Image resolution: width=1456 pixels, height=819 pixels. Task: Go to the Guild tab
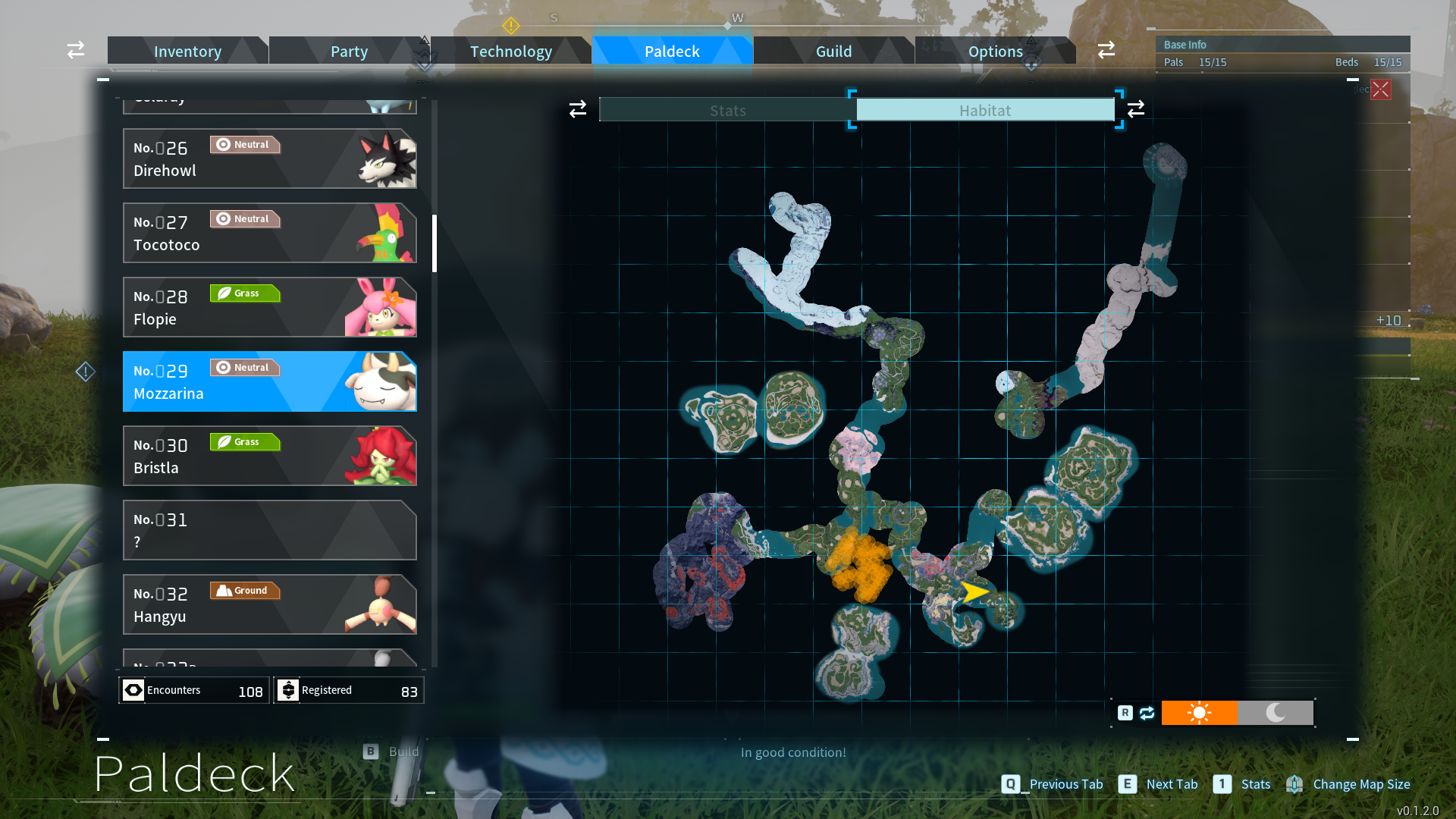[833, 51]
